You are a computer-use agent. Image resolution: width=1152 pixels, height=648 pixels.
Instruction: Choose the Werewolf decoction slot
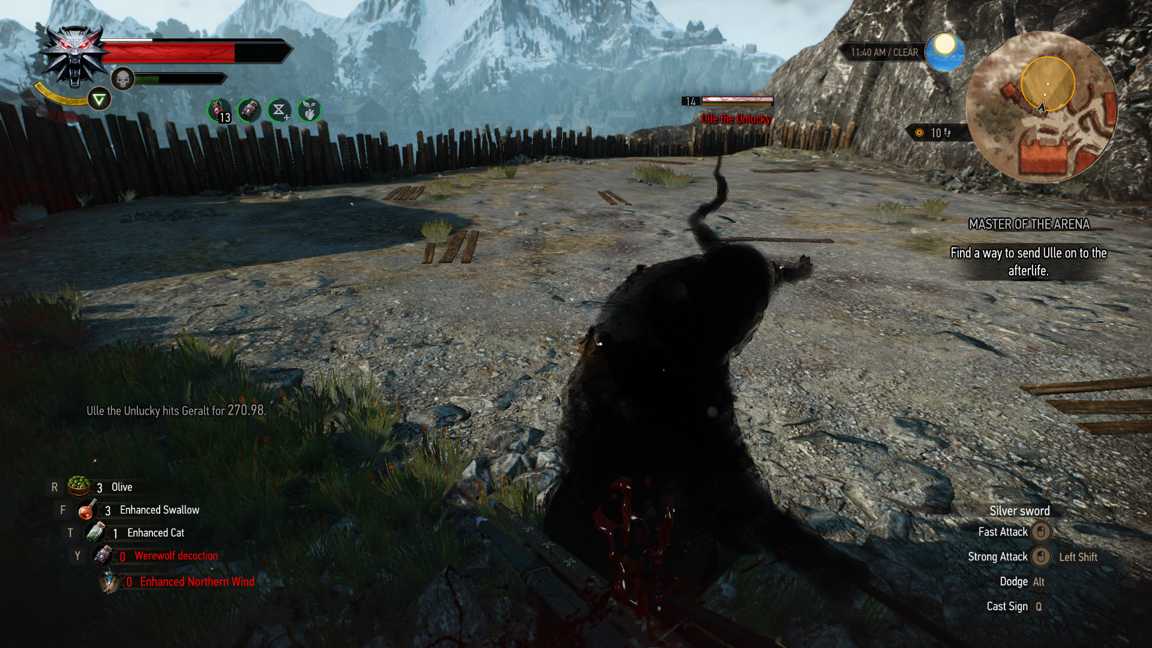tap(103, 556)
